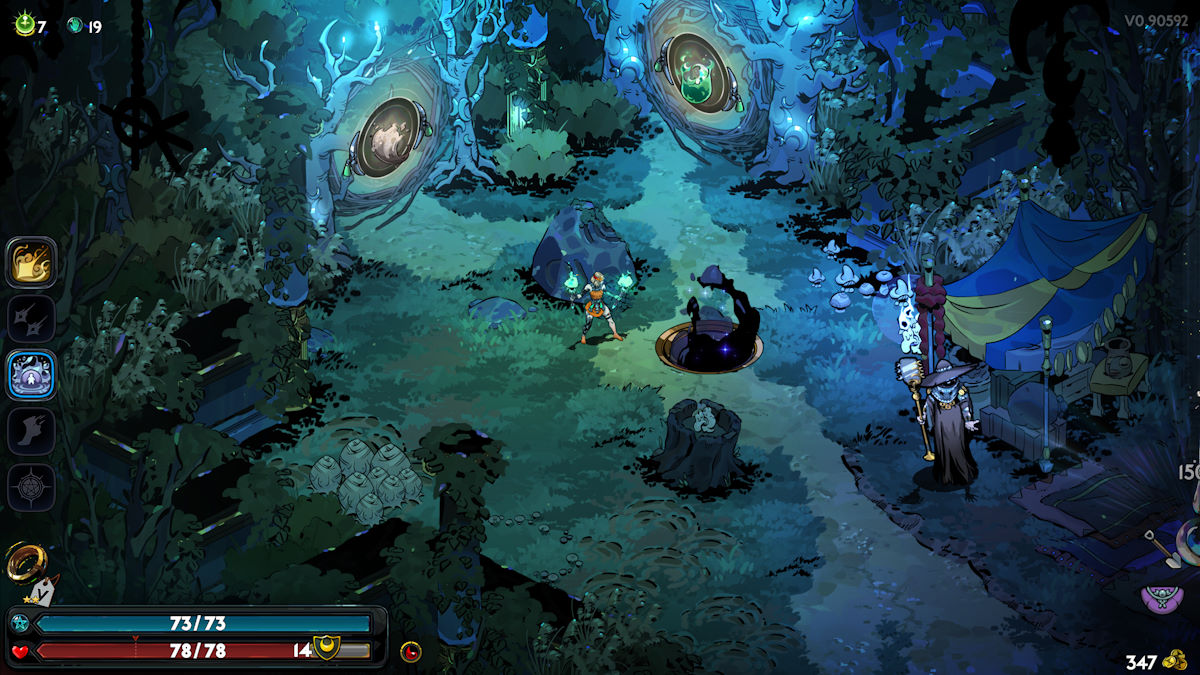The height and width of the screenshot is (675, 1200).
Task: Select the blue-bordered Cast boon slot
Action: click(31, 375)
